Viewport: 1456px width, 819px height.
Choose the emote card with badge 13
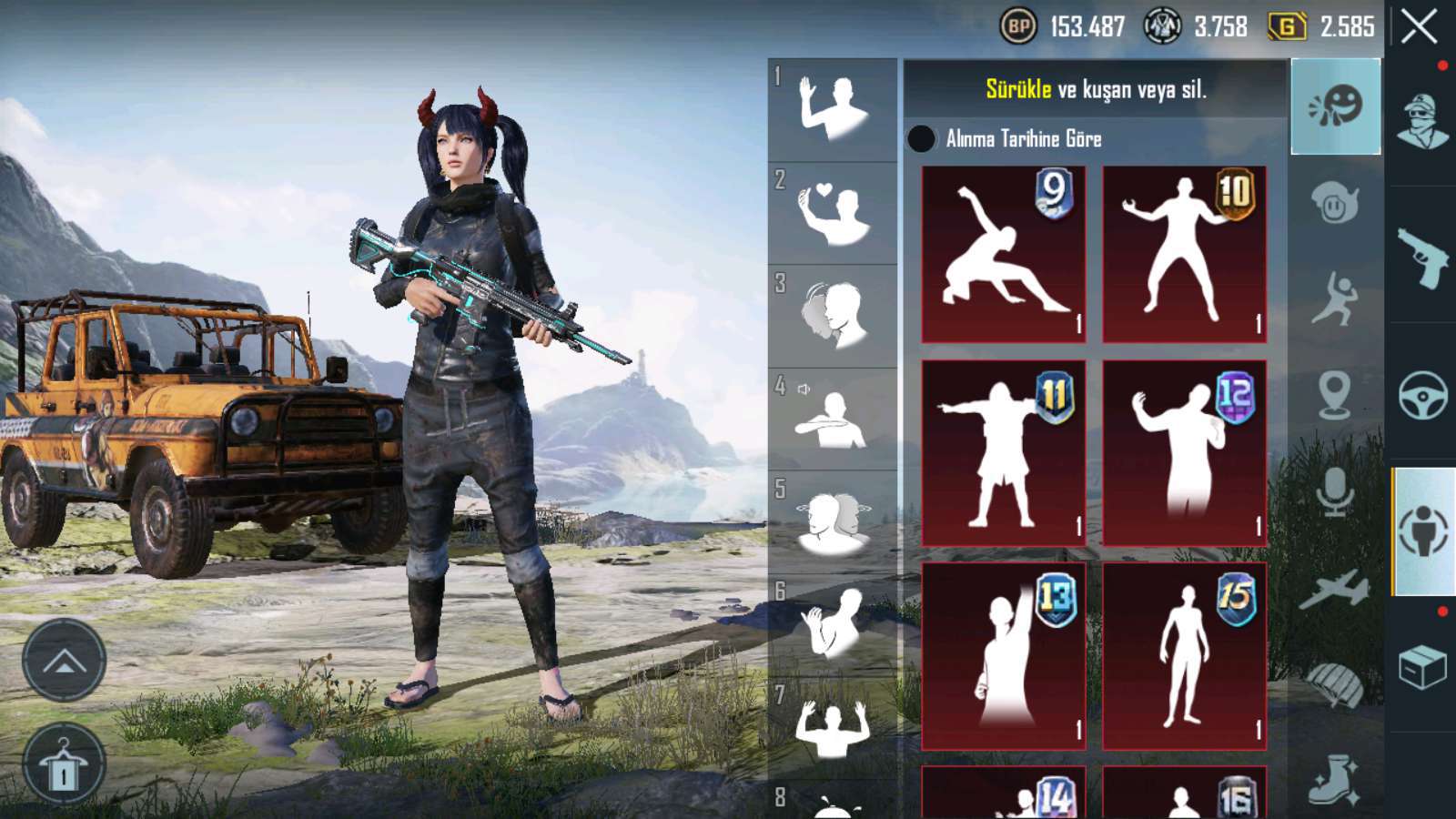tap(1003, 655)
